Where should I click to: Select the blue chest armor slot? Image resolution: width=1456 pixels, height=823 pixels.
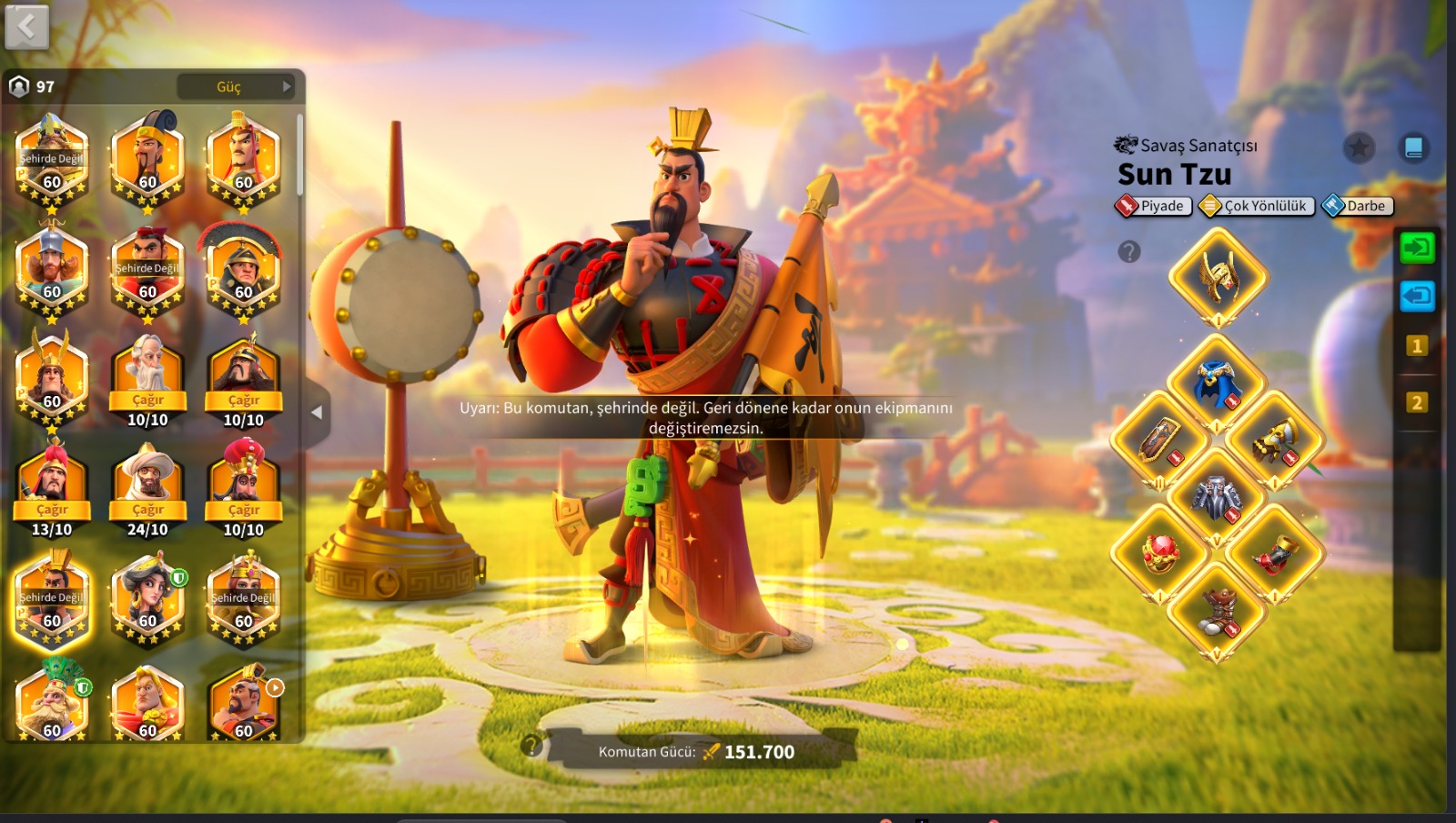[1218, 383]
